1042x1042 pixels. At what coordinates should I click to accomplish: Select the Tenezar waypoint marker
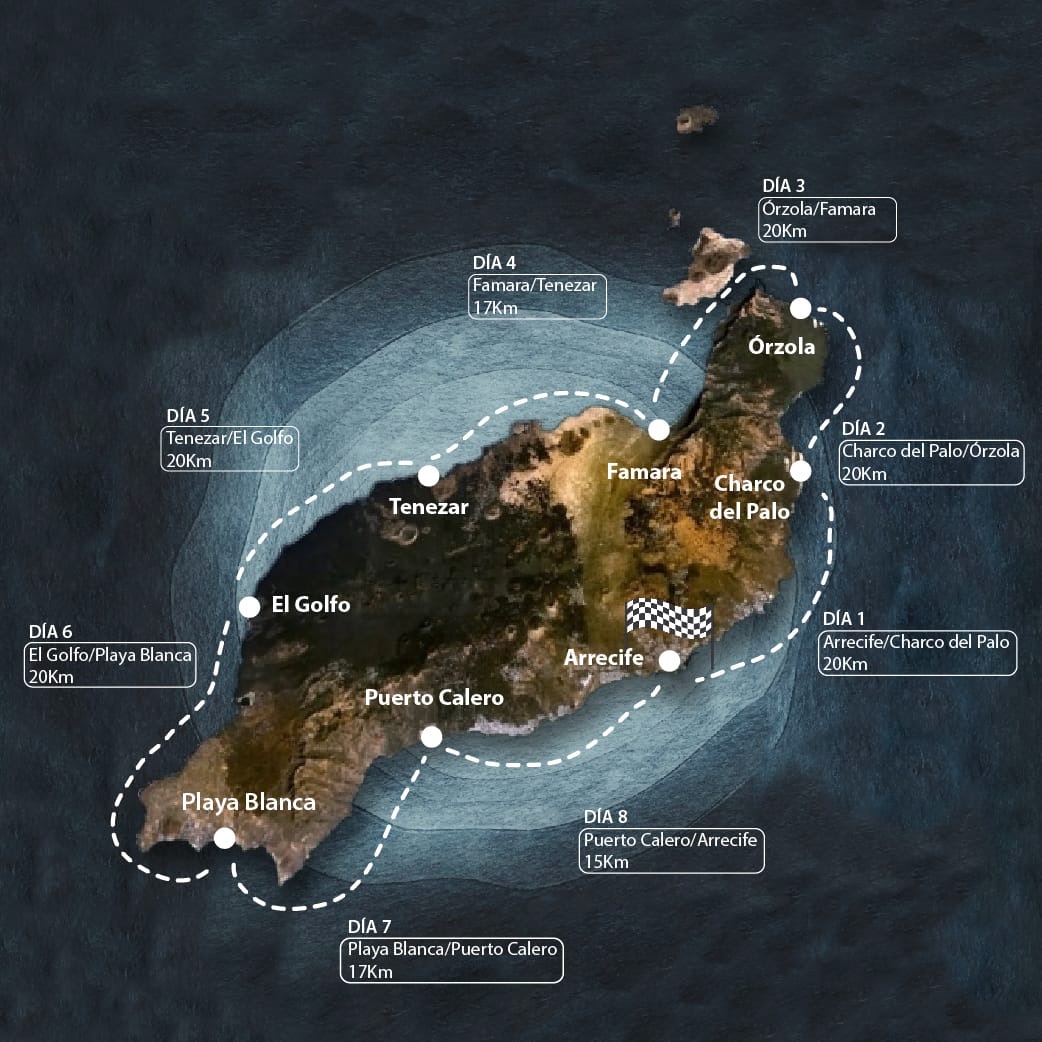429,476
